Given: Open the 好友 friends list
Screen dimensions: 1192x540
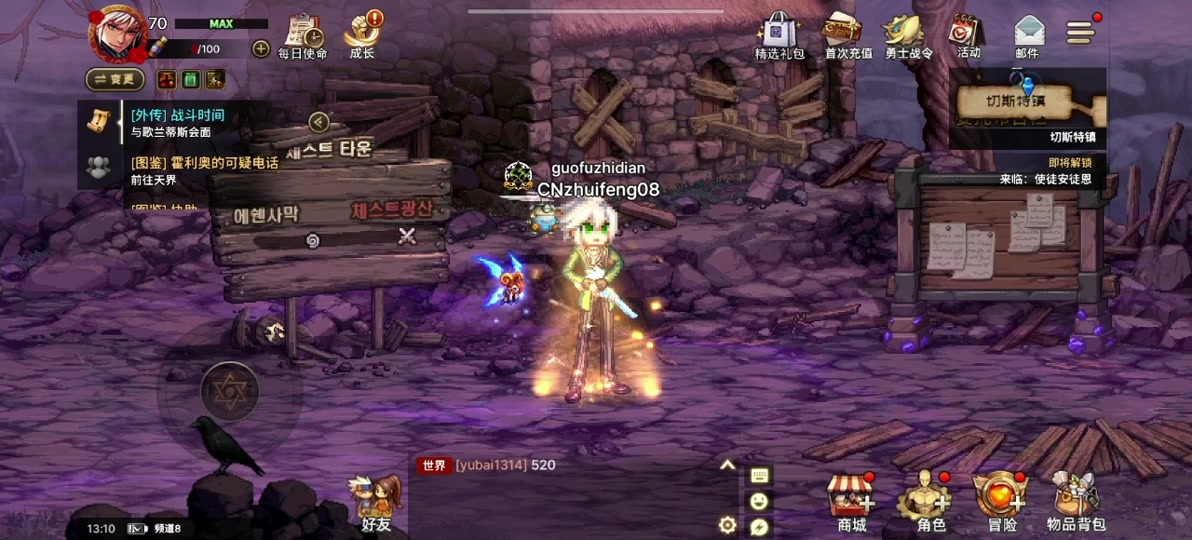Looking at the screenshot, I should click(376, 502).
